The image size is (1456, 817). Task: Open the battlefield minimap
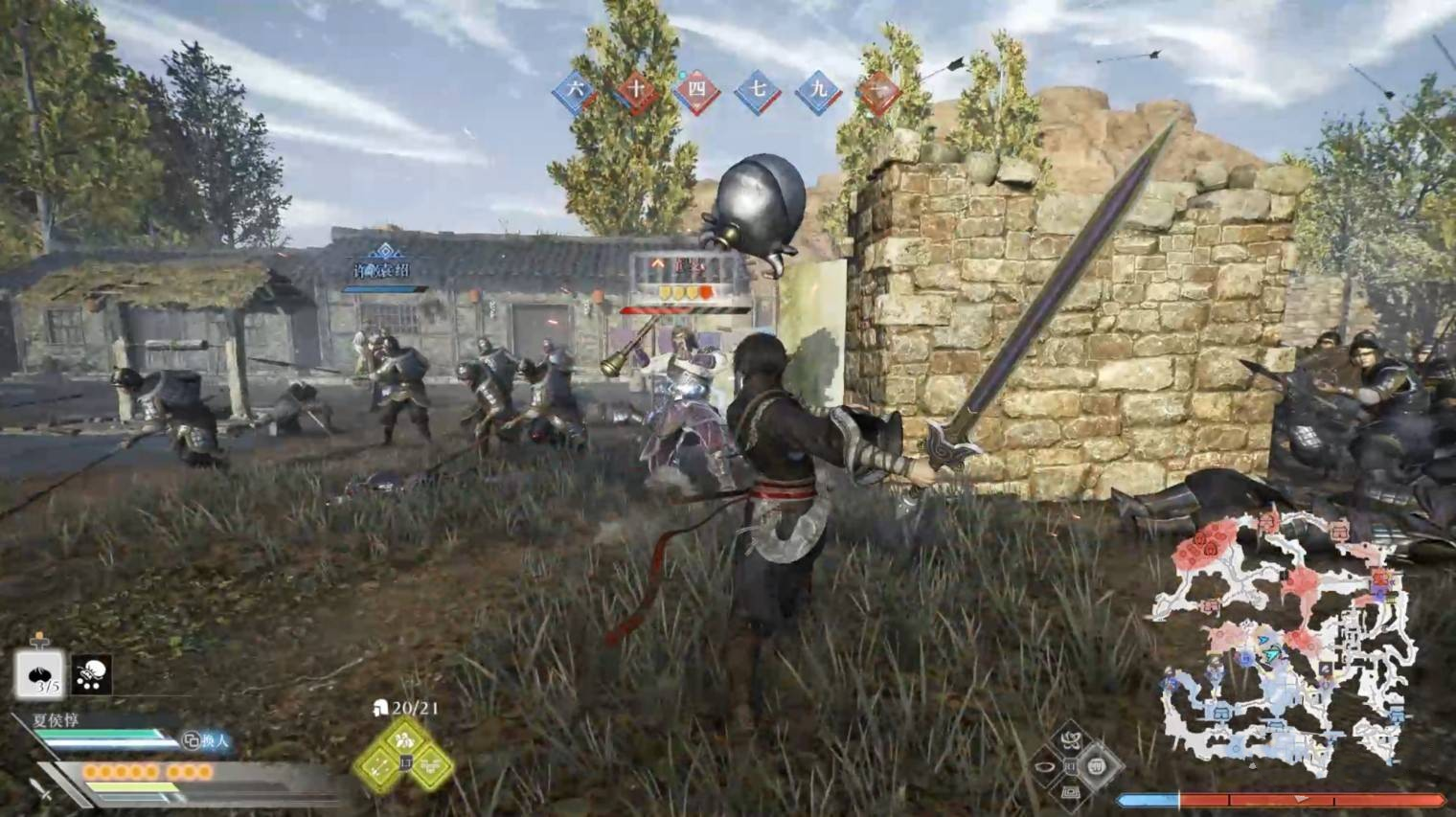click(1285, 642)
